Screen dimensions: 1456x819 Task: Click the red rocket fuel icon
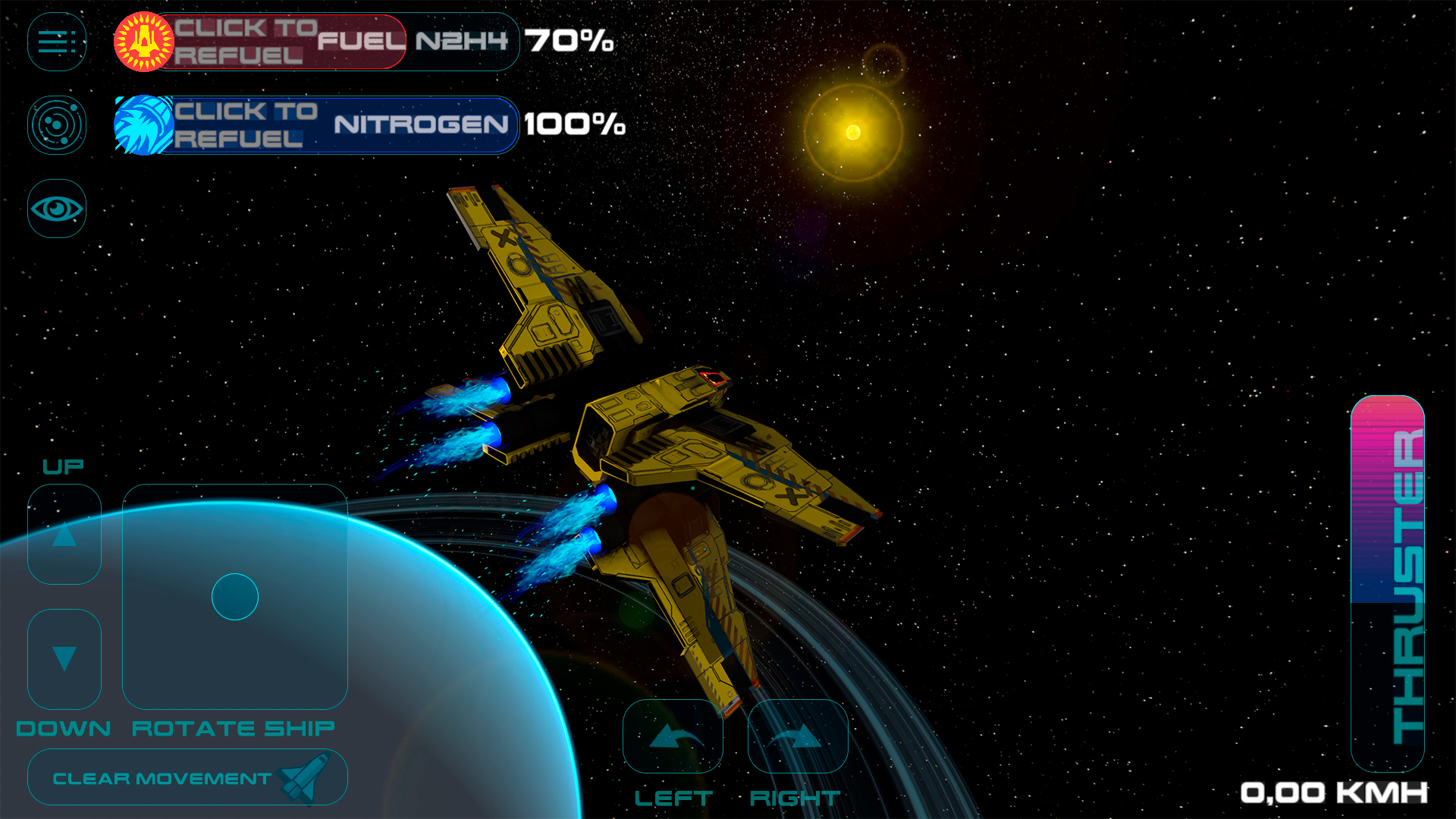click(141, 42)
